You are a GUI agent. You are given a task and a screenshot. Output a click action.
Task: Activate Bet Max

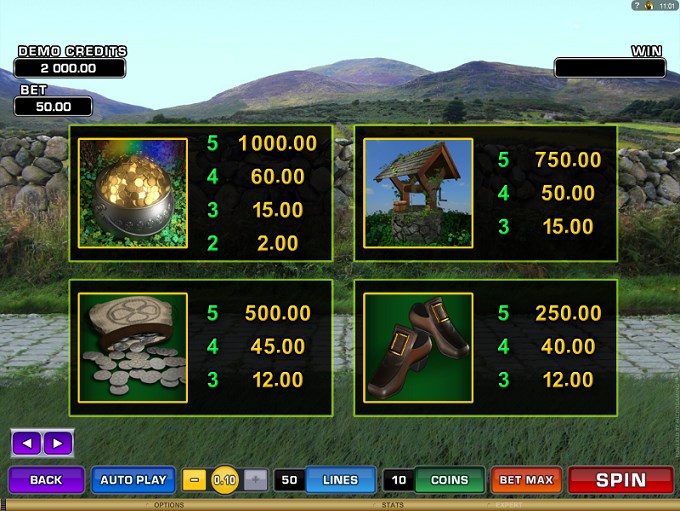coord(526,480)
